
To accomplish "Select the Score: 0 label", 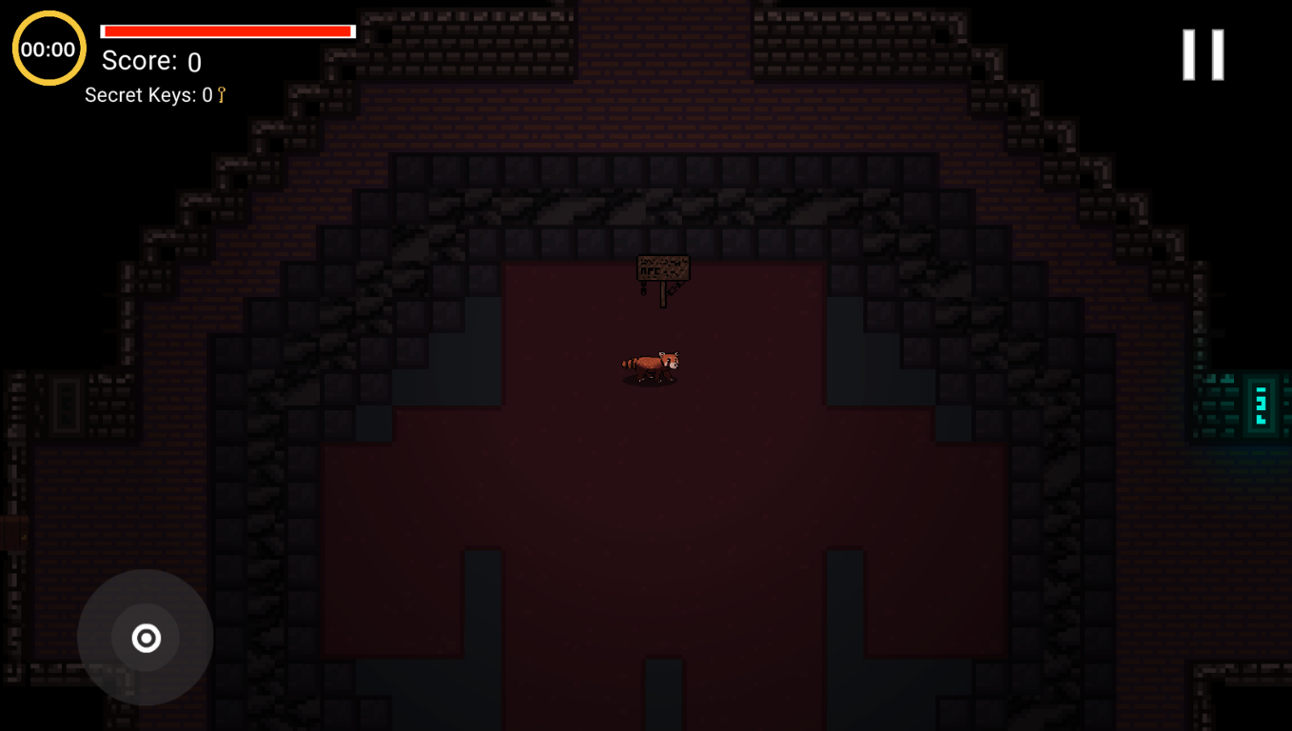I will [x=150, y=61].
